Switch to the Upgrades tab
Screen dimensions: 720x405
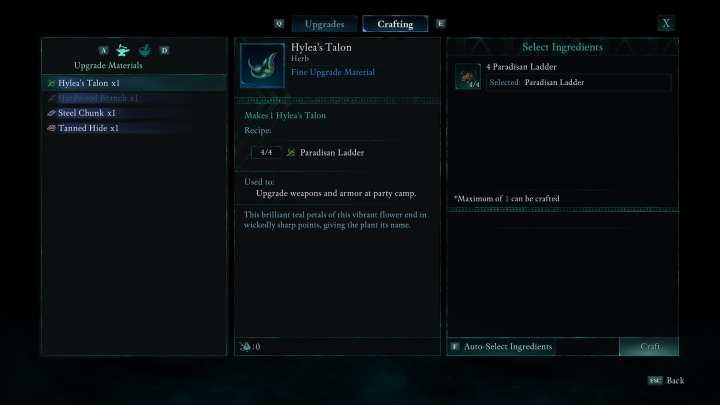tap(324, 24)
